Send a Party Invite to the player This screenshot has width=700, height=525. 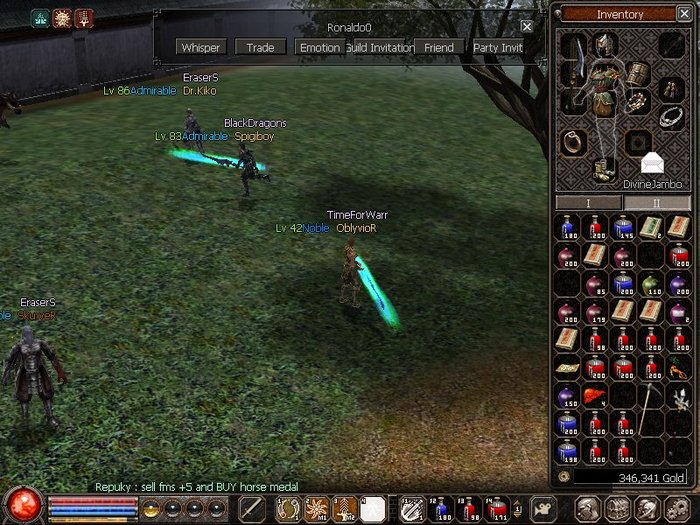pyautogui.click(x=497, y=47)
